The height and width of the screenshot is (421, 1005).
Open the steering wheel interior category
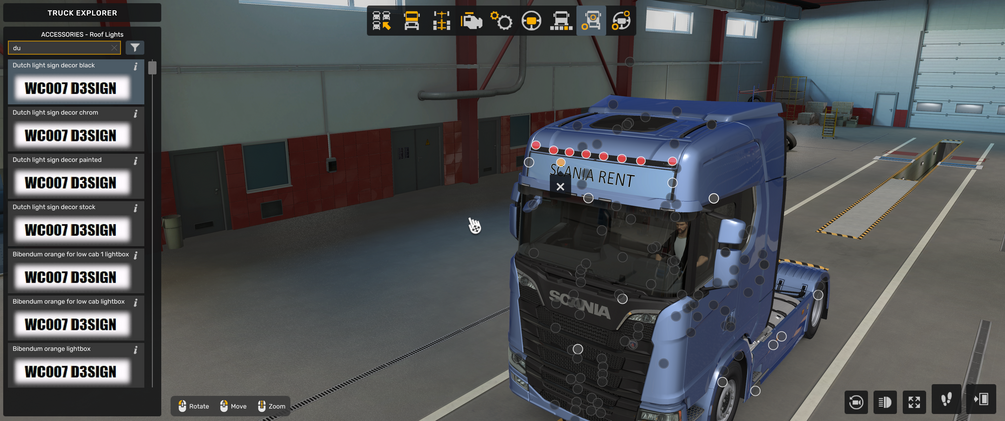pyautogui.click(x=531, y=21)
